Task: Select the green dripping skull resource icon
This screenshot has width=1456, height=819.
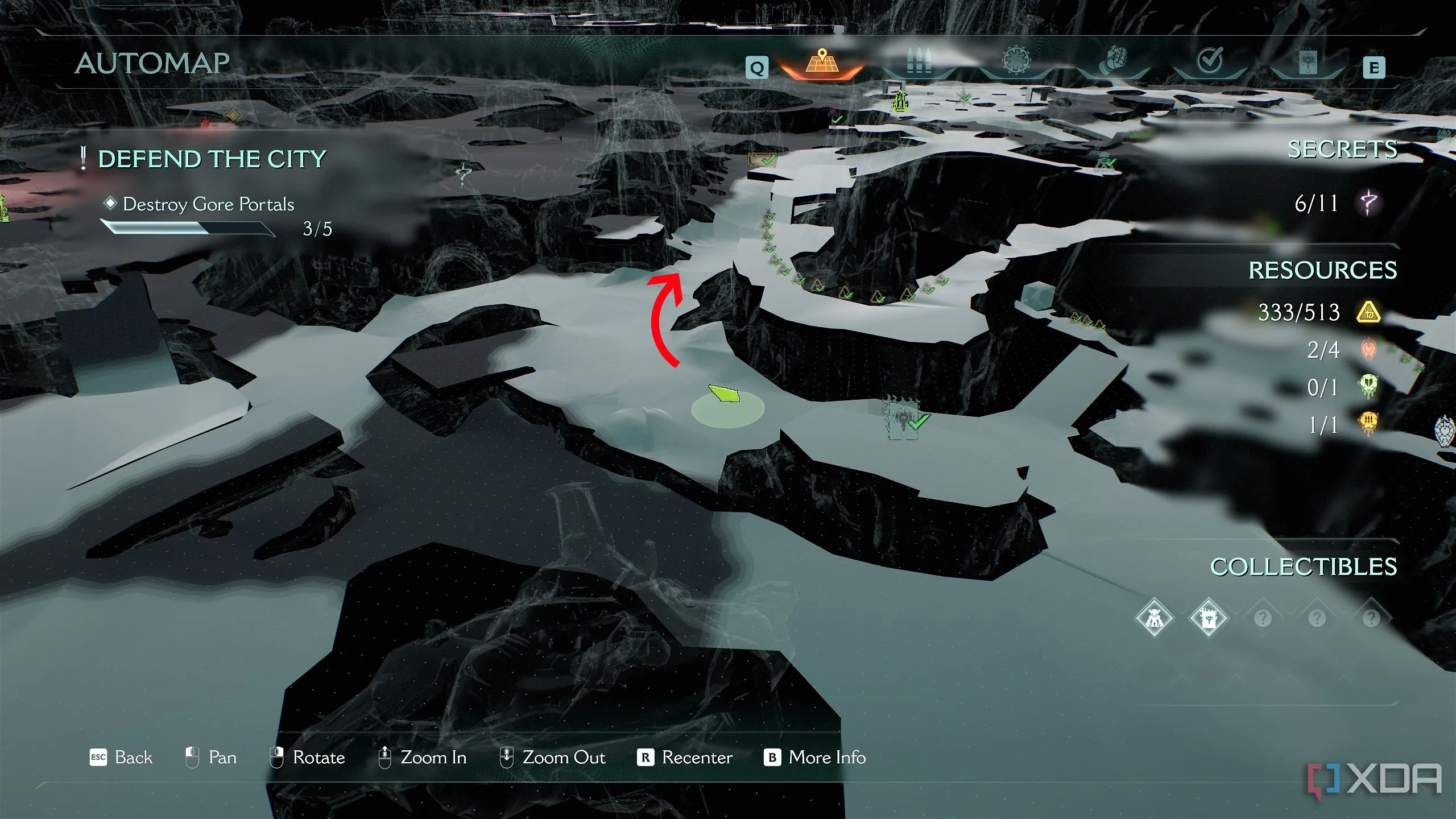Action: point(1368,387)
